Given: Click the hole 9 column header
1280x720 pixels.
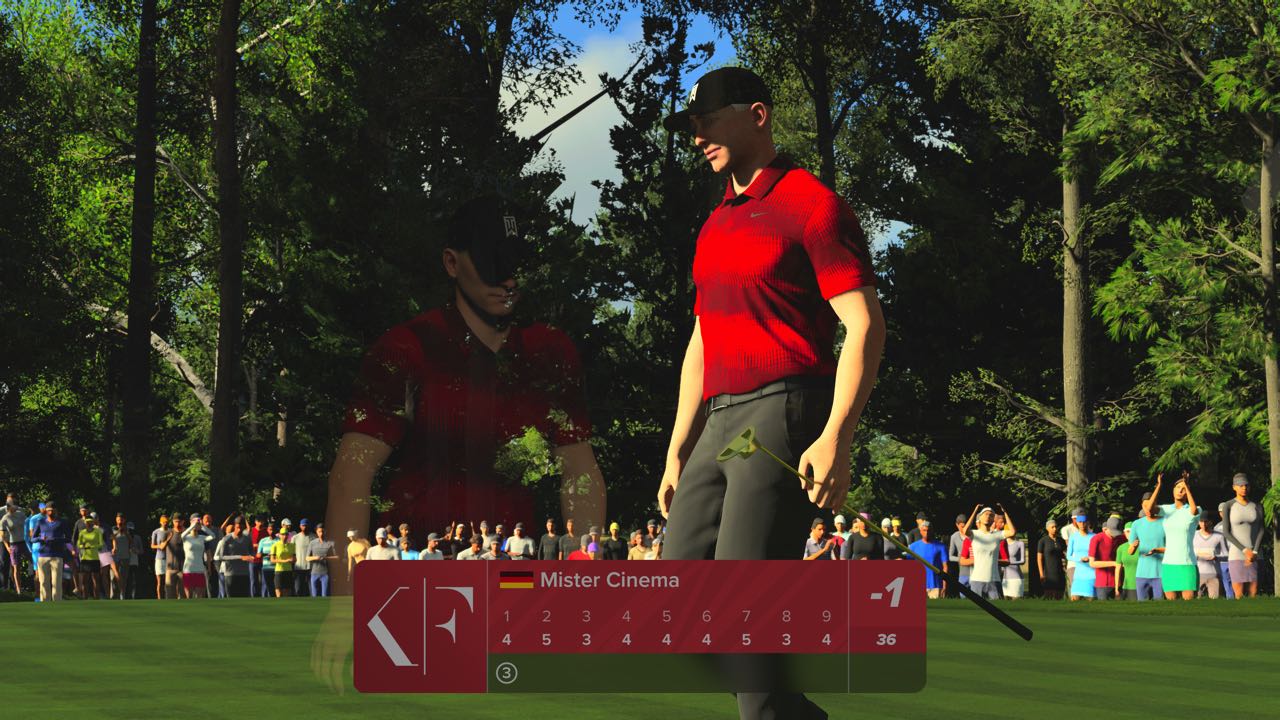Looking at the screenshot, I should (824, 614).
